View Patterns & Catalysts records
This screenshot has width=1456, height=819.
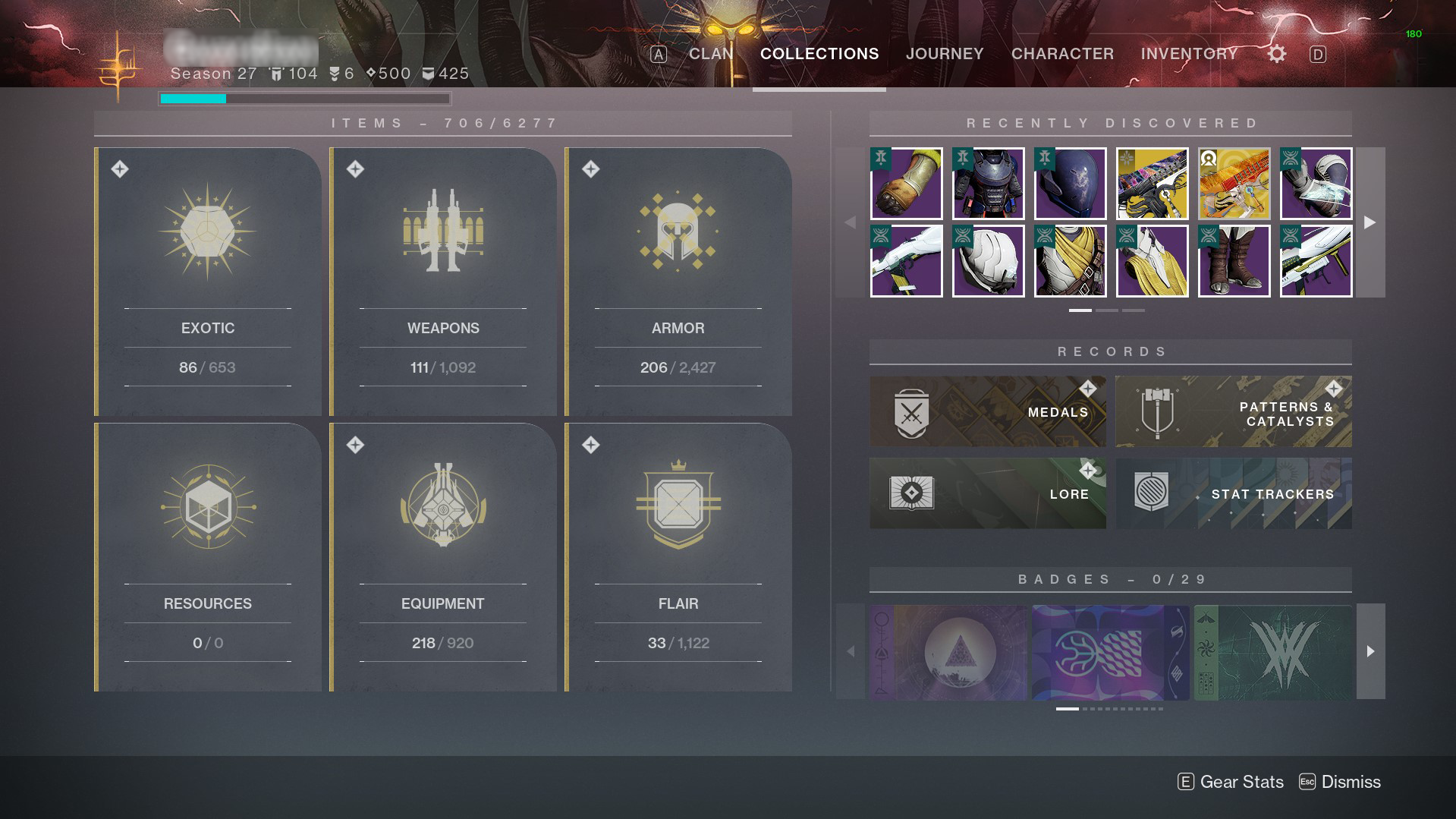1233,411
